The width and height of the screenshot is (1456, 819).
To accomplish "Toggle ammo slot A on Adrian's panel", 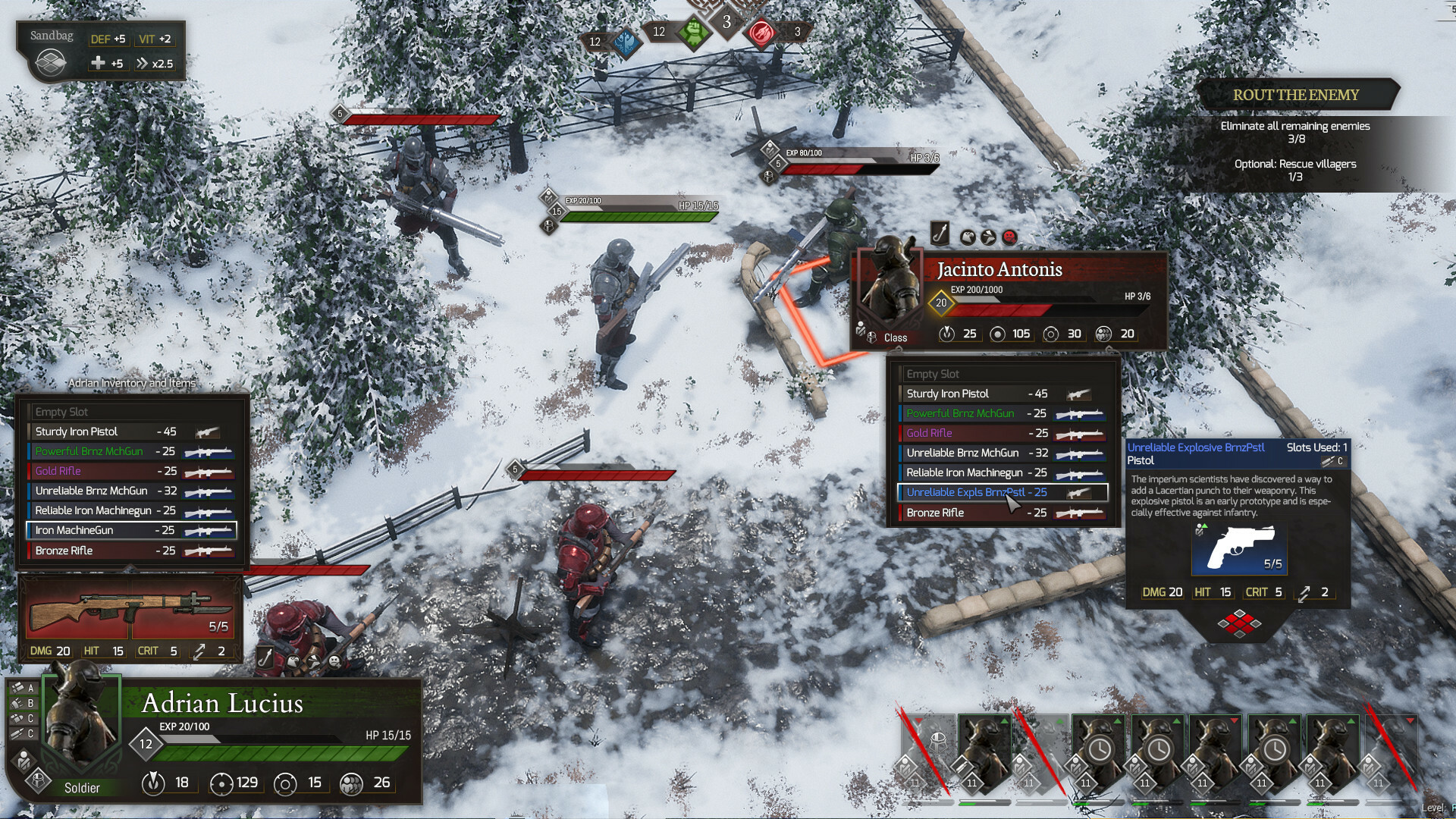I will [23, 688].
